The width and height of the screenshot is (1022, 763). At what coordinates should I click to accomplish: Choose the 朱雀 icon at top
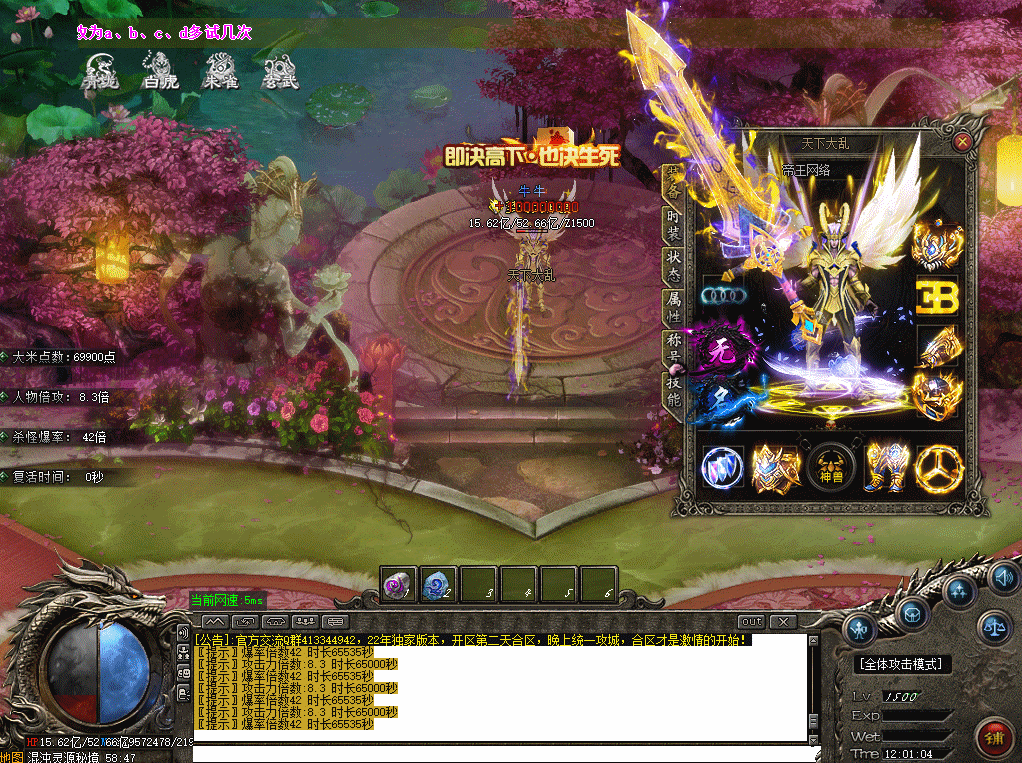pyautogui.click(x=220, y=70)
